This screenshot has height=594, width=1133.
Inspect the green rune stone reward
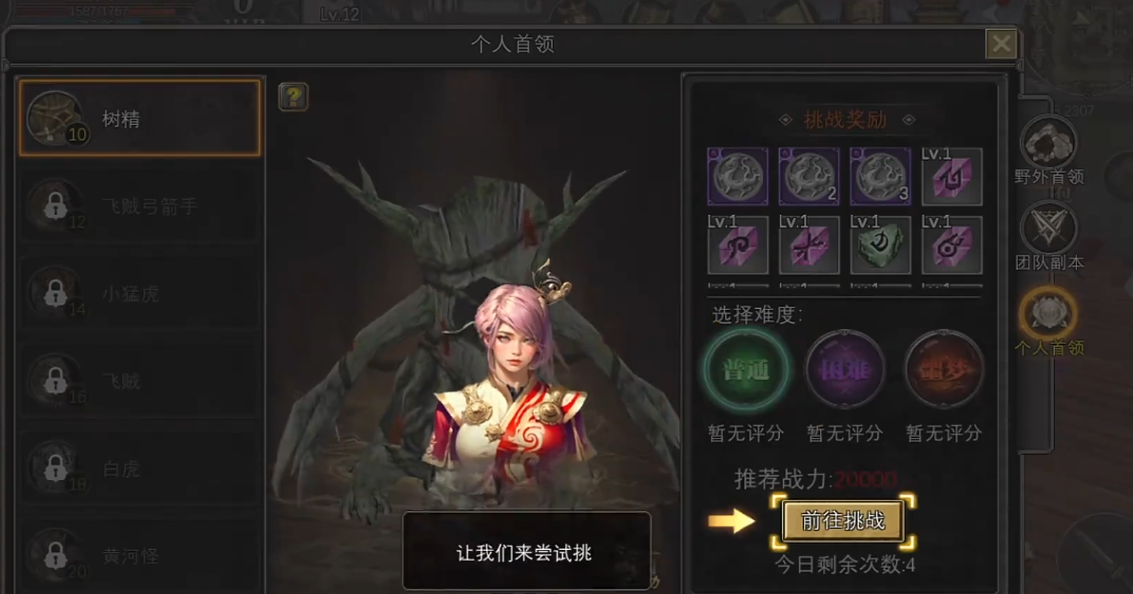coord(880,246)
